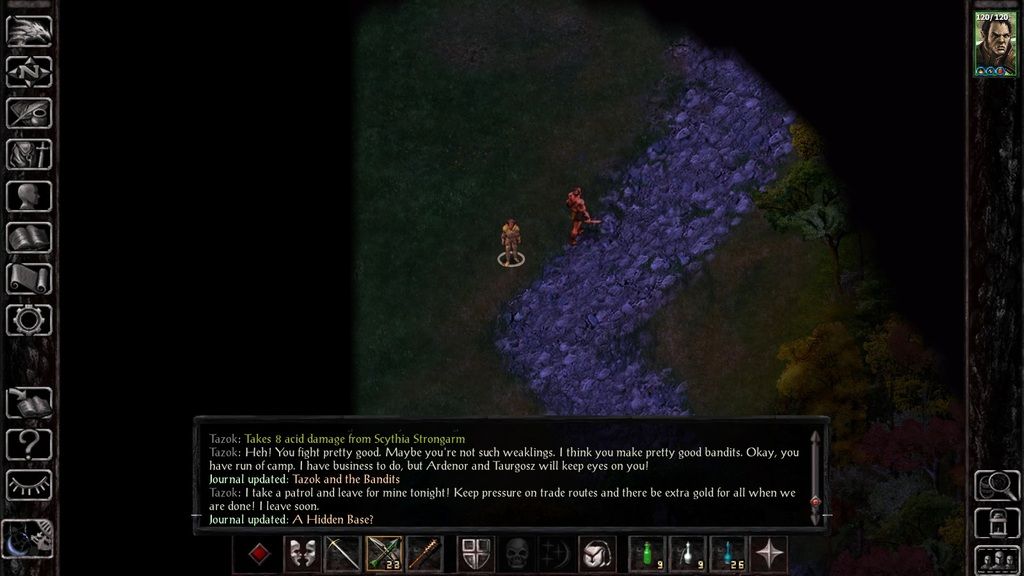The height and width of the screenshot is (576, 1024).
Task: Toggle the padlock button
Action: (995, 522)
